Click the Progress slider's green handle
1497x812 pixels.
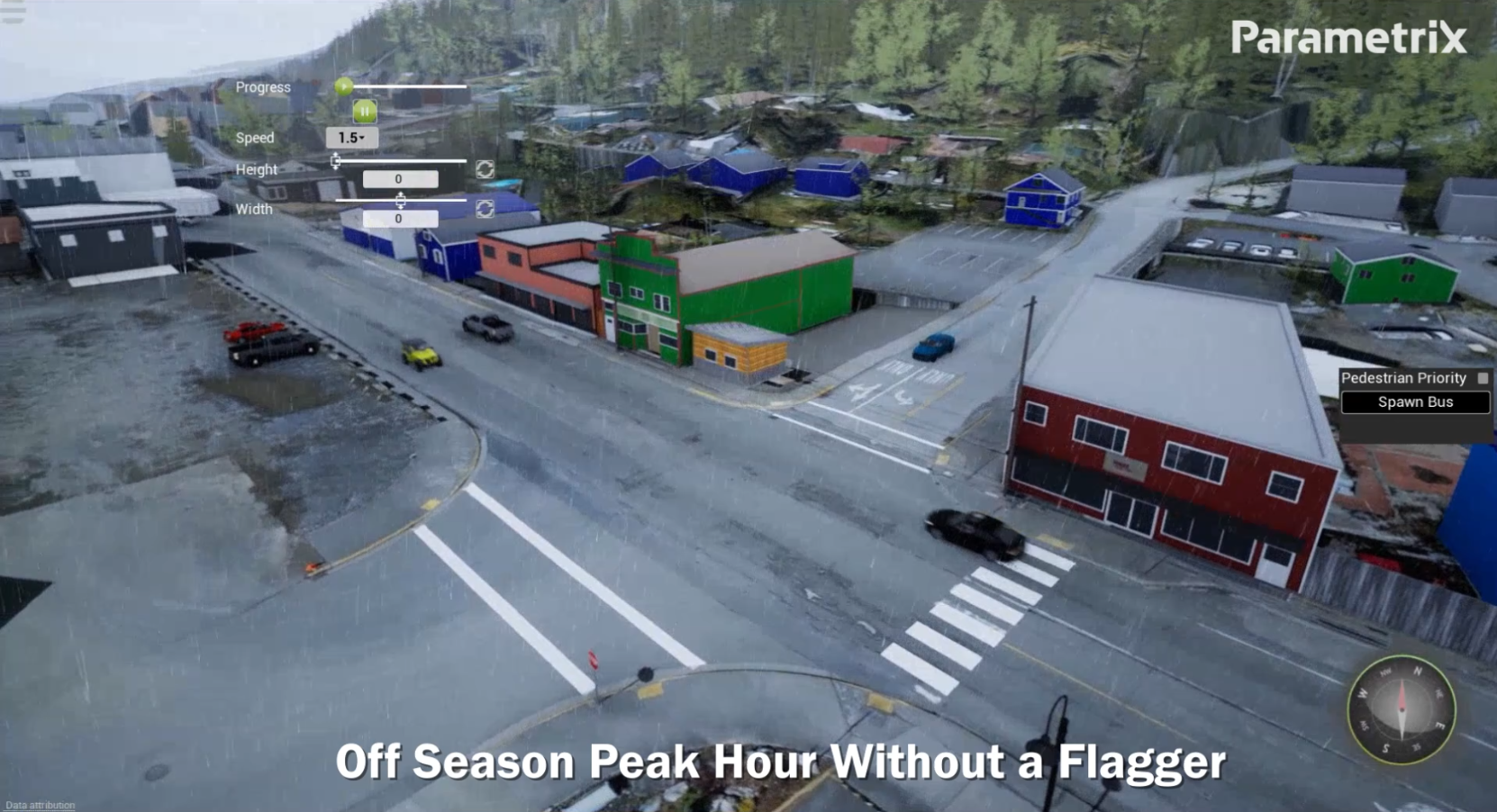tap(343, 86)
